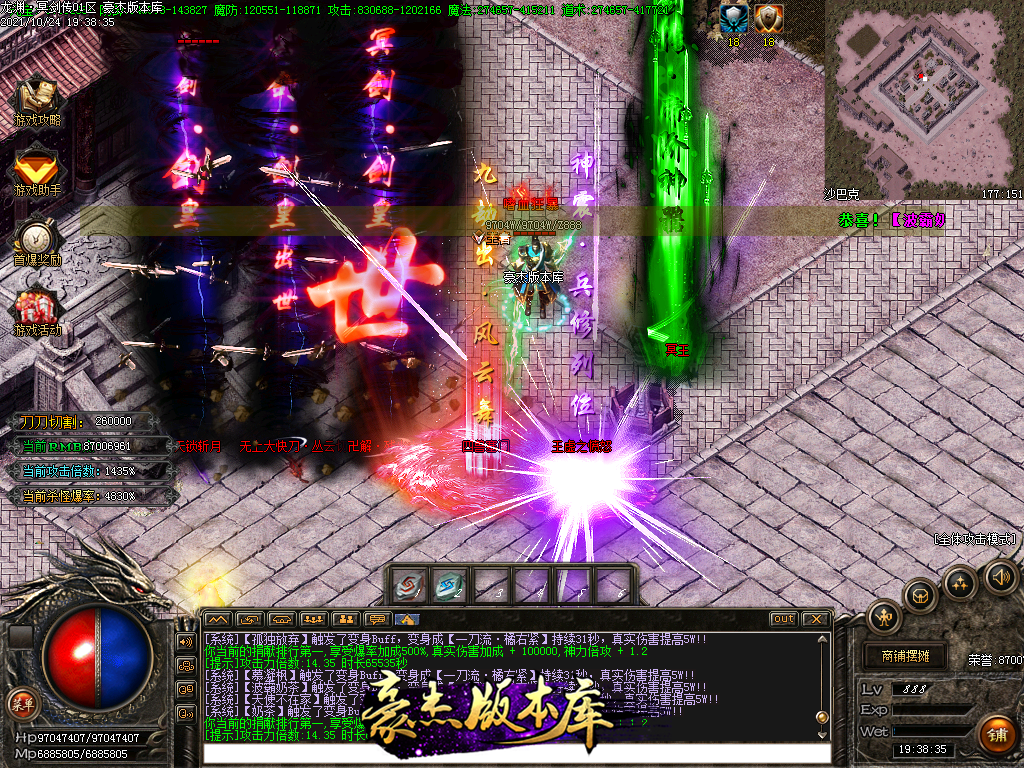Open the character figure round button
This screenshot has width=1024, height=768.
(884, 616)
